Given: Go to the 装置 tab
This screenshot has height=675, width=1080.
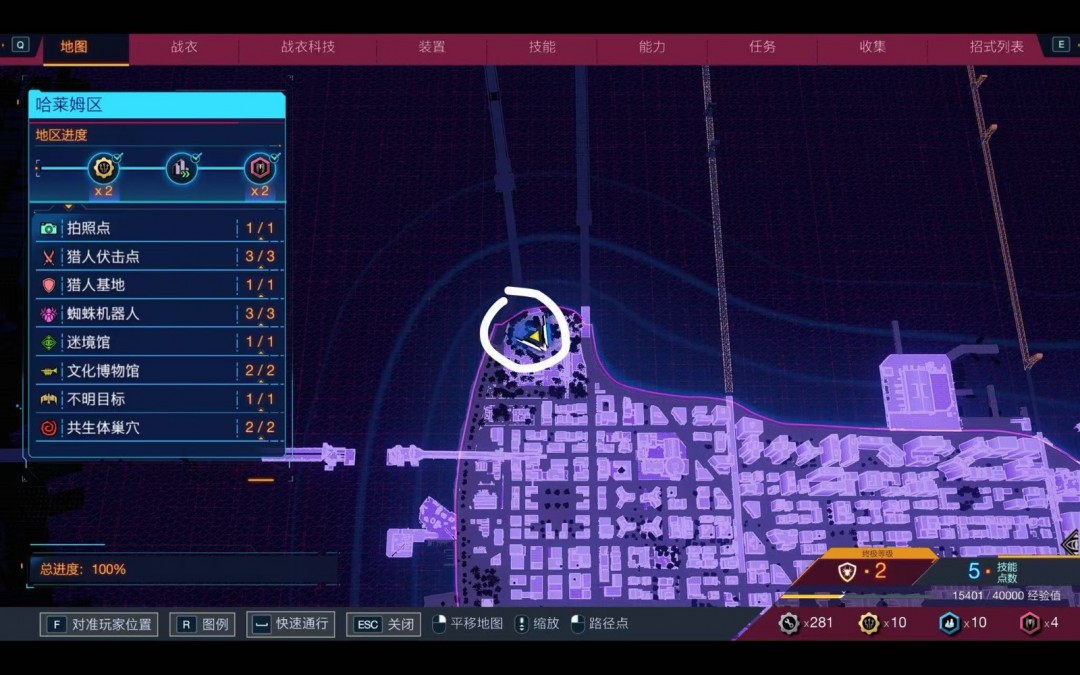Looking at the screenshot, I should click(432, 47).
